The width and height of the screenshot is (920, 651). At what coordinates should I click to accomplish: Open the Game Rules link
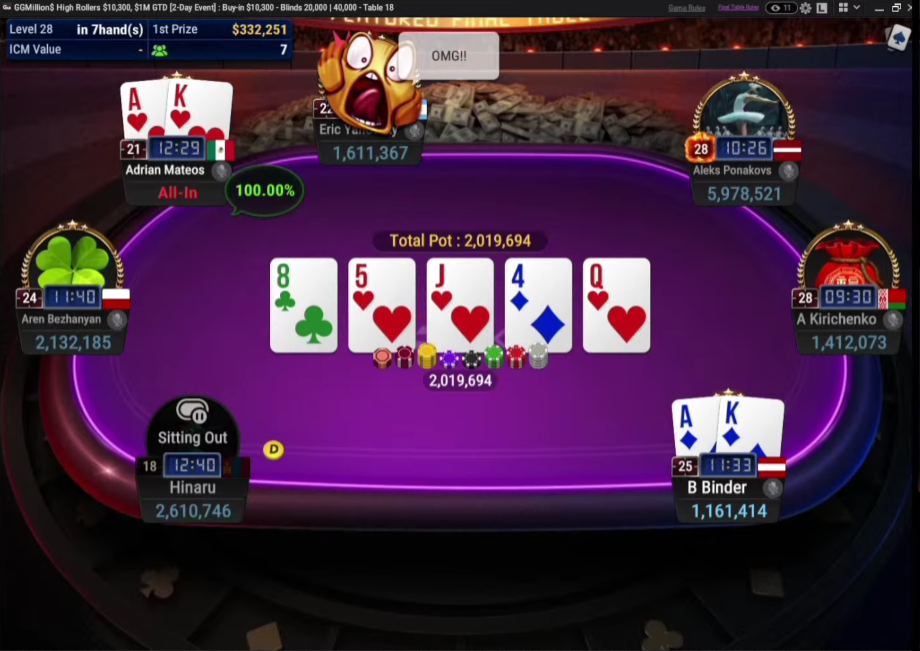pos(687,8)
